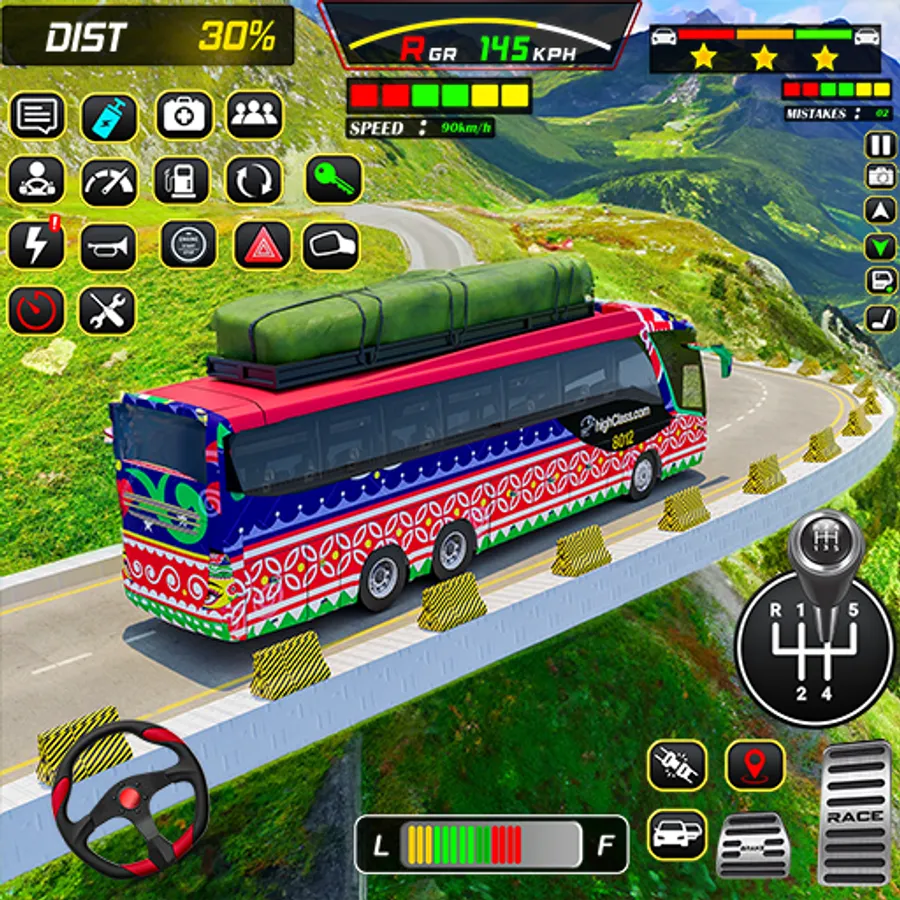Select the green down arrow button
This screenshot has height=900, width=900.
pos(880,246)
